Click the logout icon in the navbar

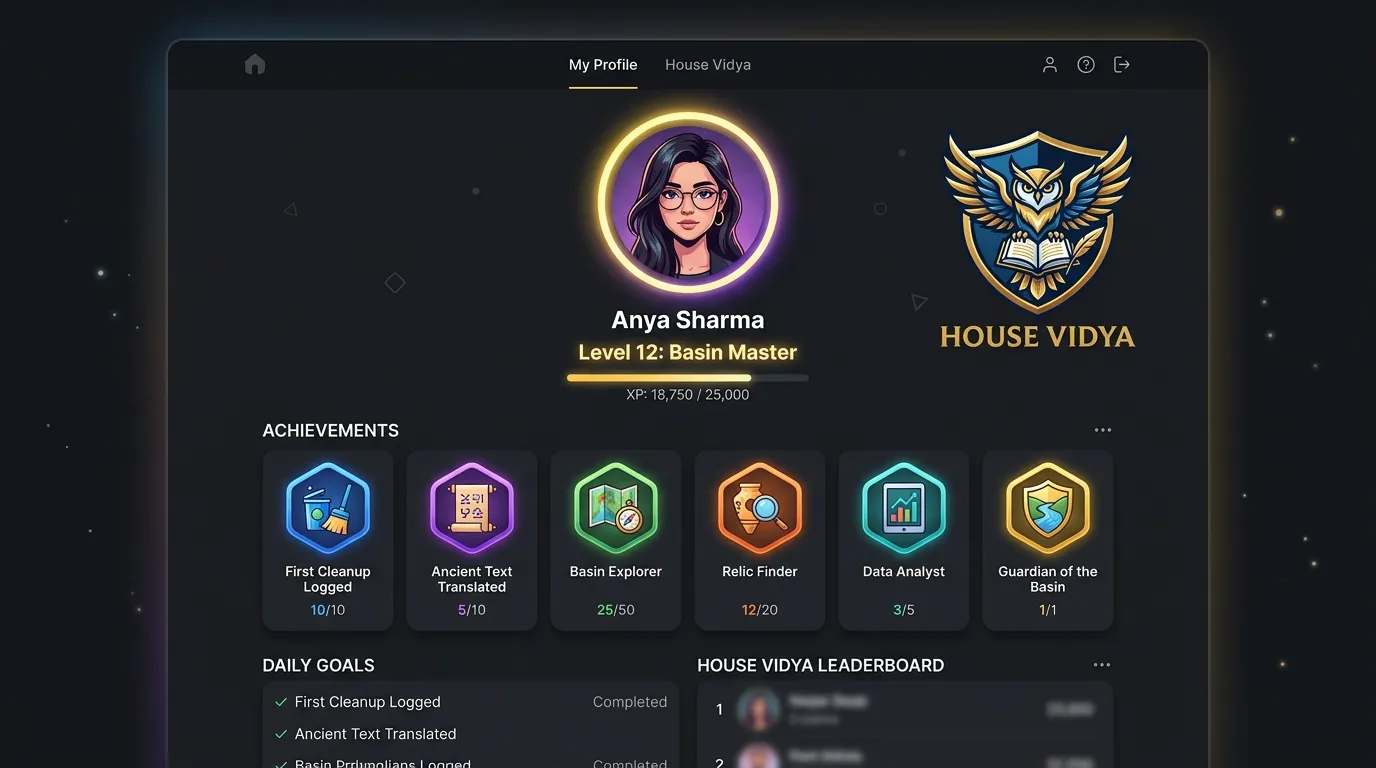pyautogui.click(x=1121, y=64)
